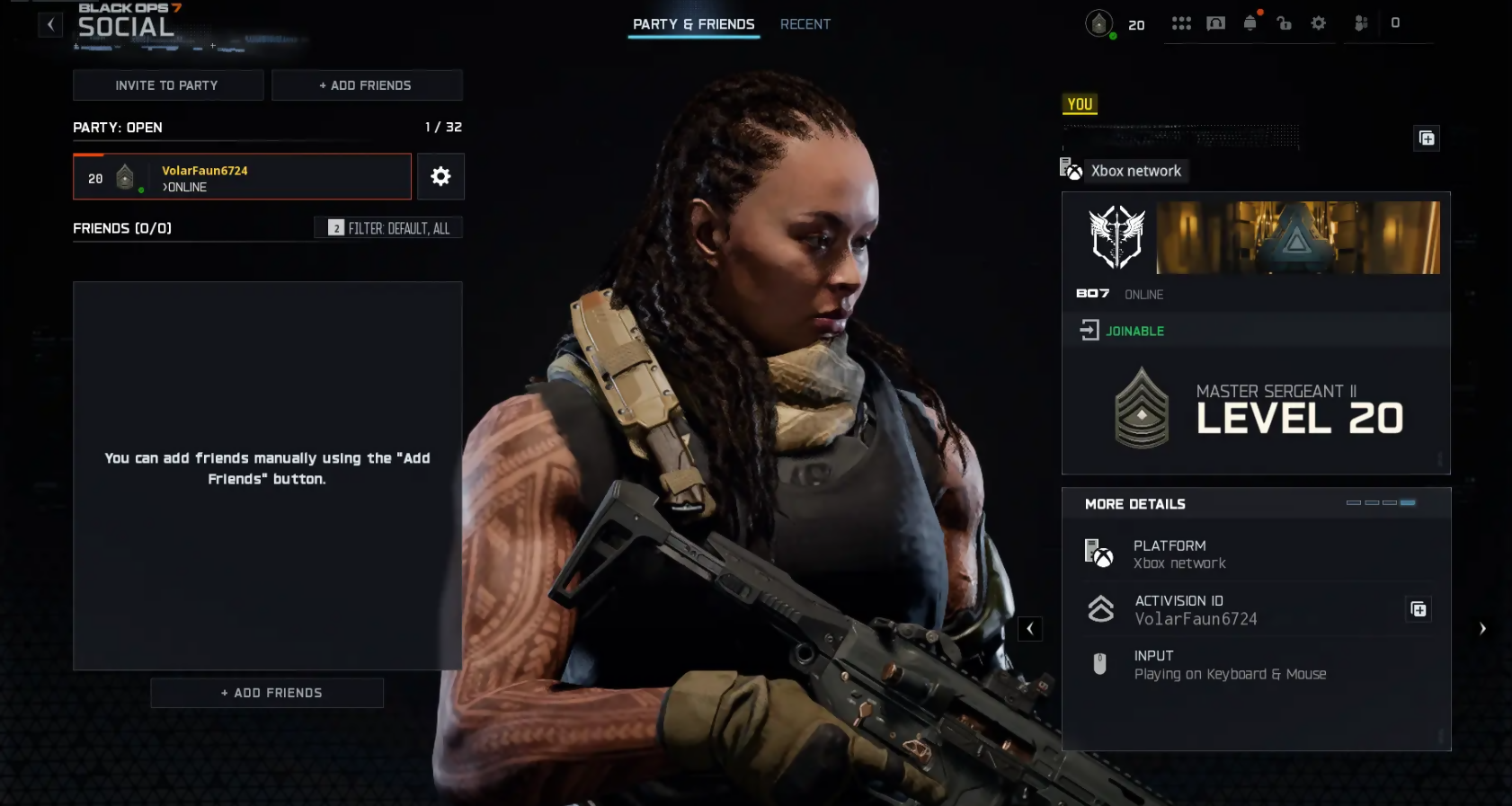Viewport: 1512px width, 806px height.
Task: Open the nine-dot grid menu icon
Action: pyautogui.click(x=1181, y=23)
